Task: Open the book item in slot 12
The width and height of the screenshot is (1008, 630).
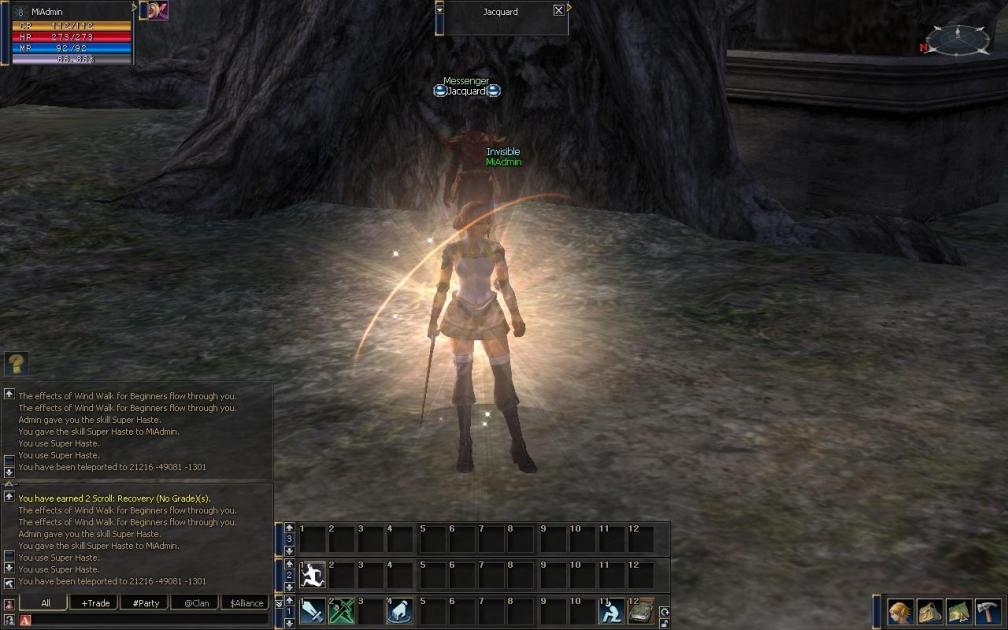Action: click(641, 611)
